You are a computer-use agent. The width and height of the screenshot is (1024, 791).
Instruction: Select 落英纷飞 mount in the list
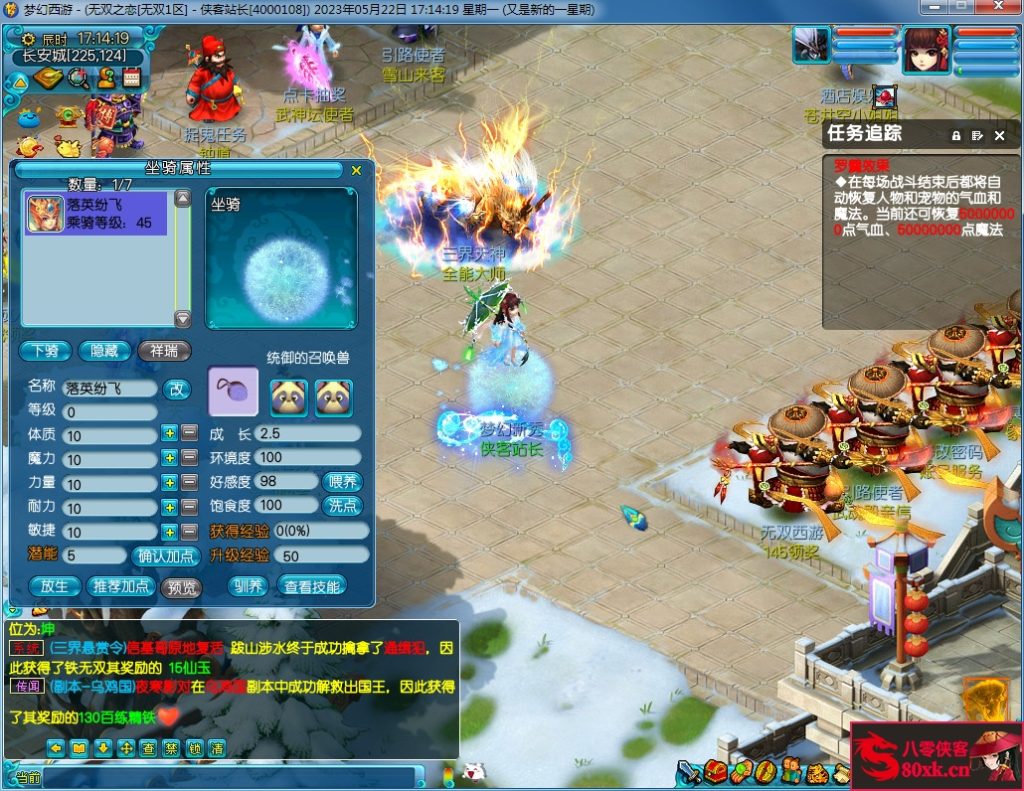click(96, 214)
